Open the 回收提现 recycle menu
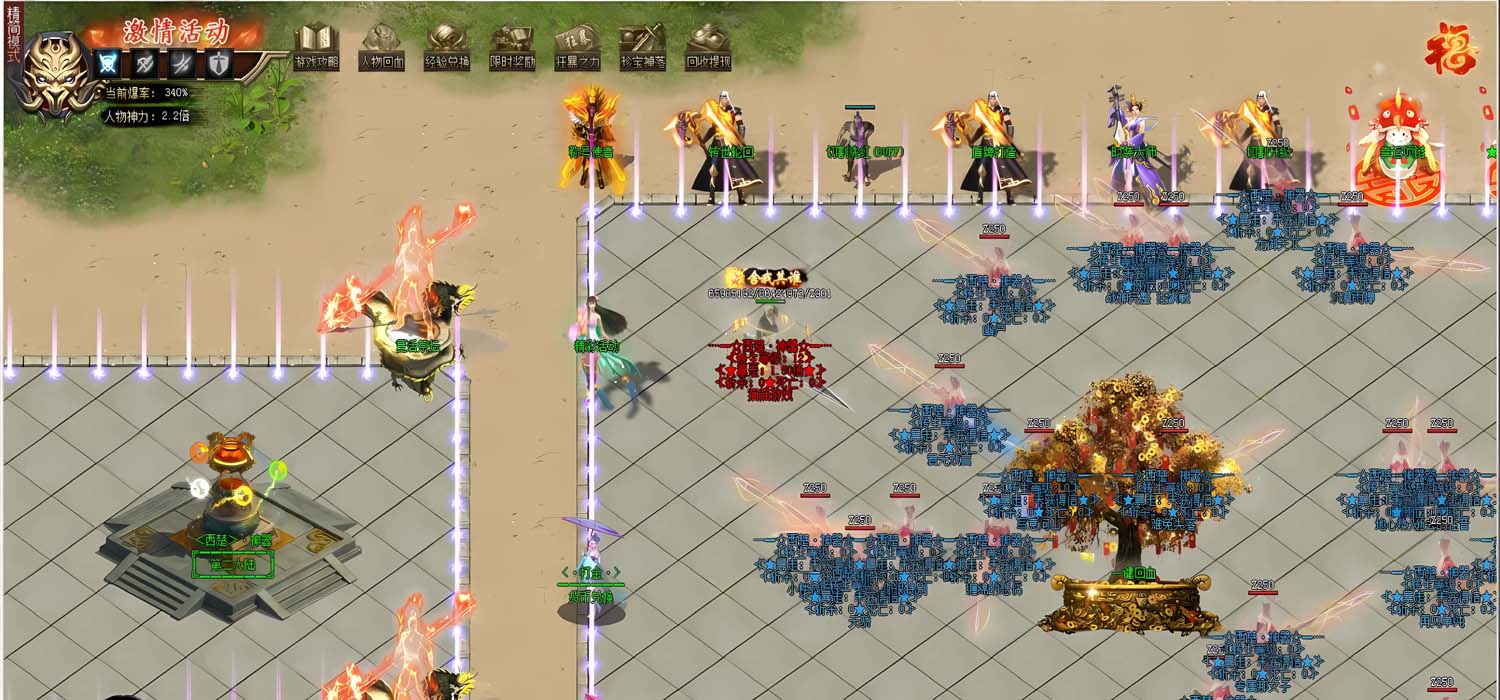 [708, 47]
